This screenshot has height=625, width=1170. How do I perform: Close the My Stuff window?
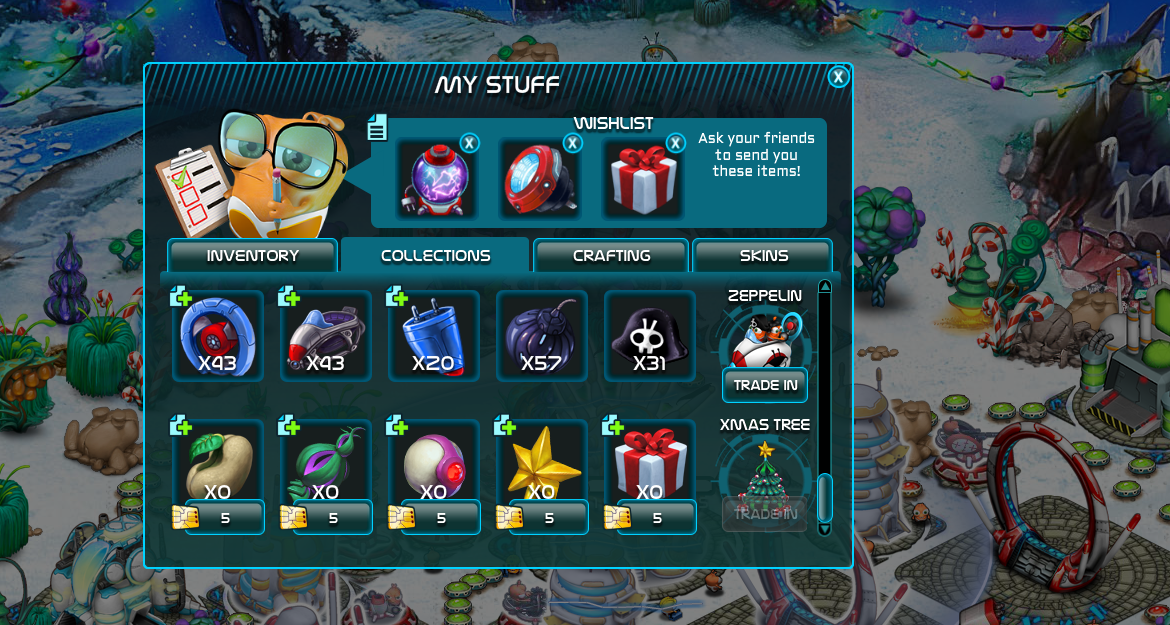tap(838, 77)
